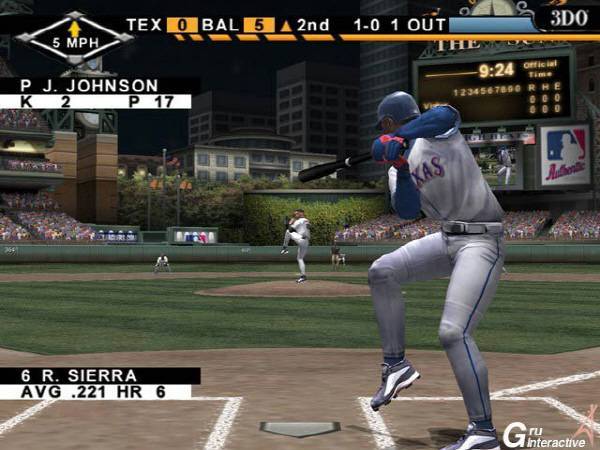Select the P. J. Johnson pitcher panel
This screenshot has height=450, width=600.
click(x=96, y=93)
